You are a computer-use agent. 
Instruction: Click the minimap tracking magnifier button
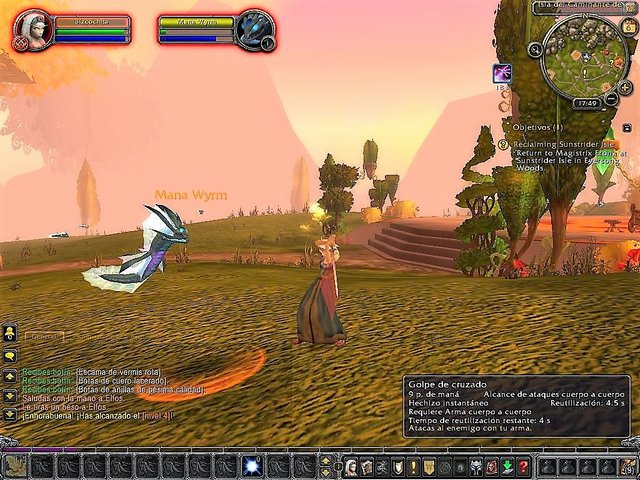(x=536, y=48)
